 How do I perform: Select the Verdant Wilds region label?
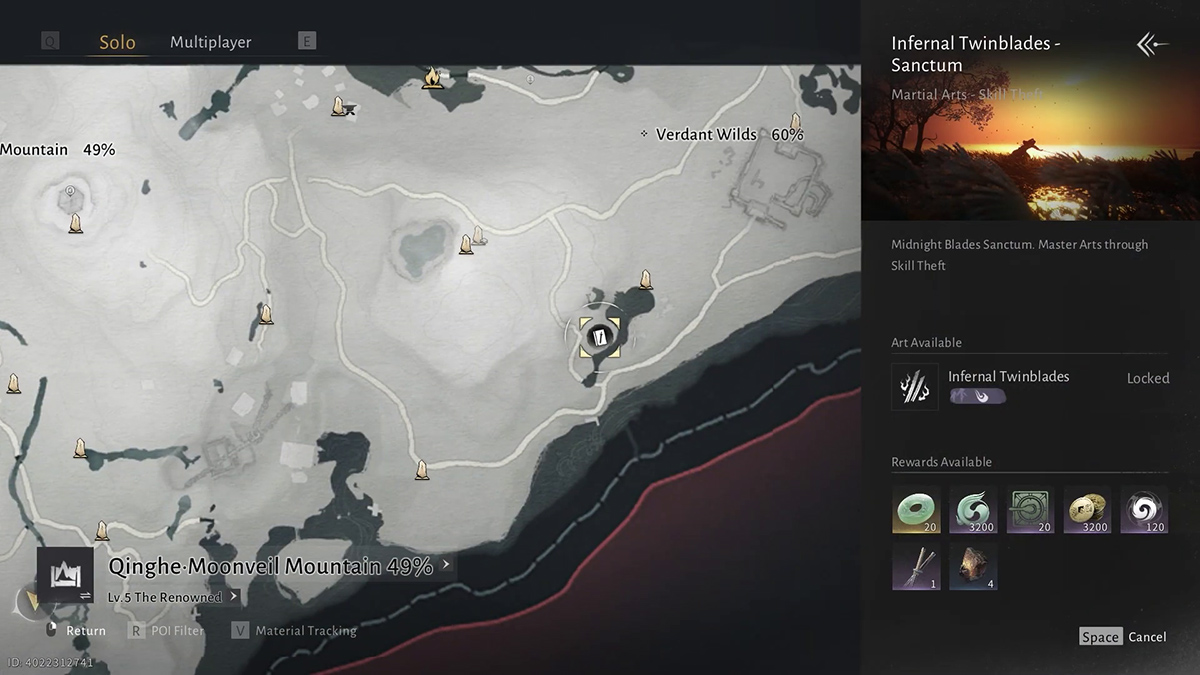click(706, 134)
